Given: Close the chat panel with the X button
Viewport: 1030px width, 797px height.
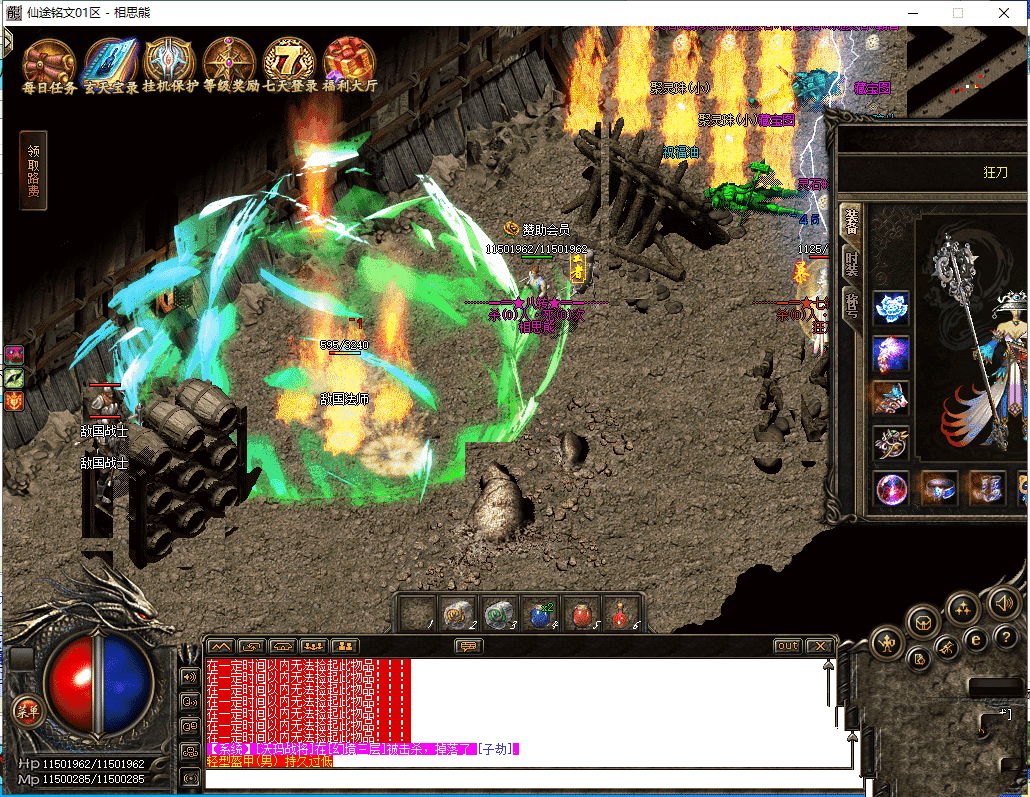Looking at the screenshot, I should tap(819, 646).
